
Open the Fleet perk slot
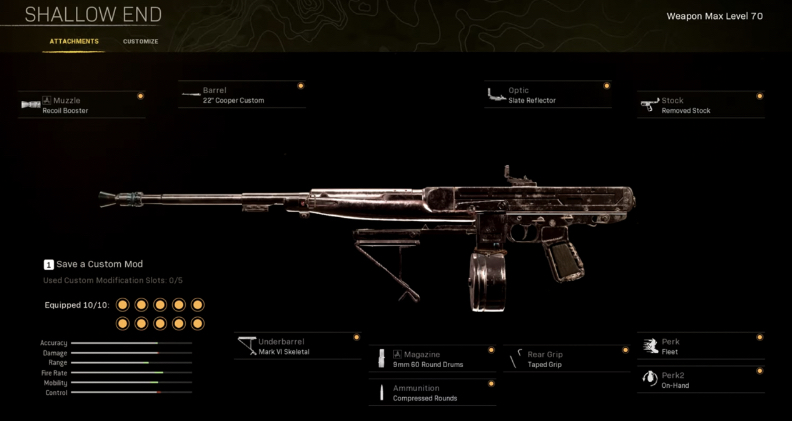(700, 346)
